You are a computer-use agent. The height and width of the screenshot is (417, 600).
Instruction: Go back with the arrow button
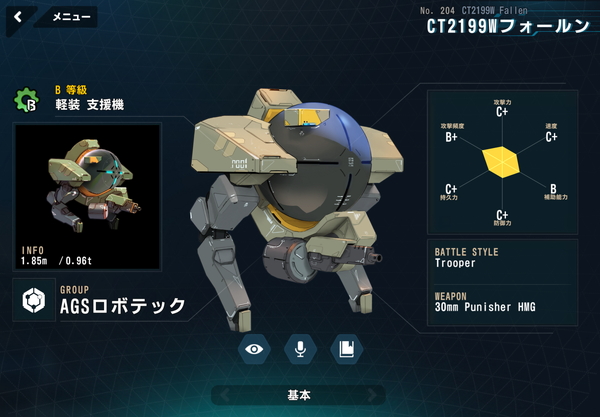[x=18, y=17]
